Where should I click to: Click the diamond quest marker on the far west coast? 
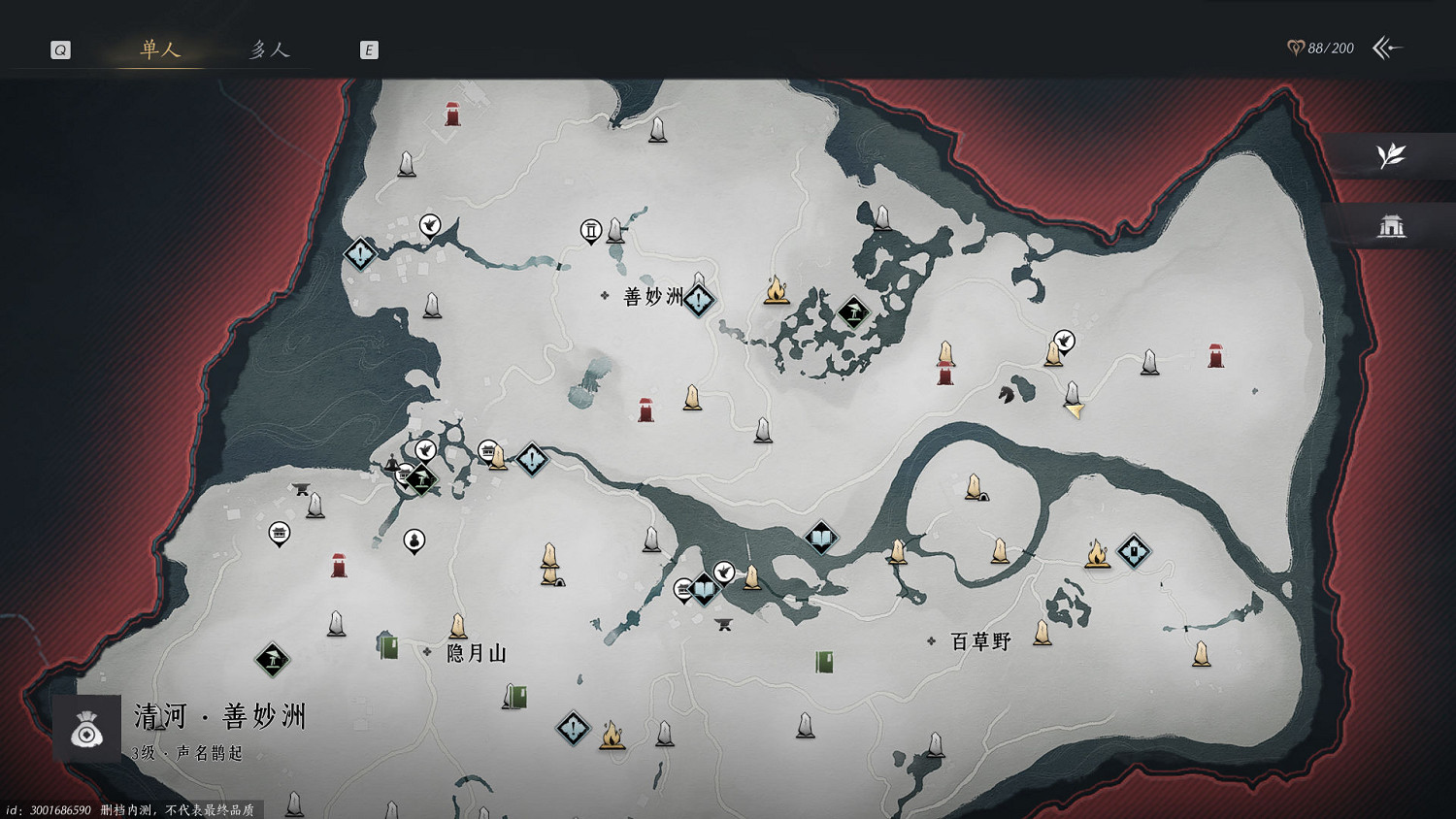click(360, 255)
